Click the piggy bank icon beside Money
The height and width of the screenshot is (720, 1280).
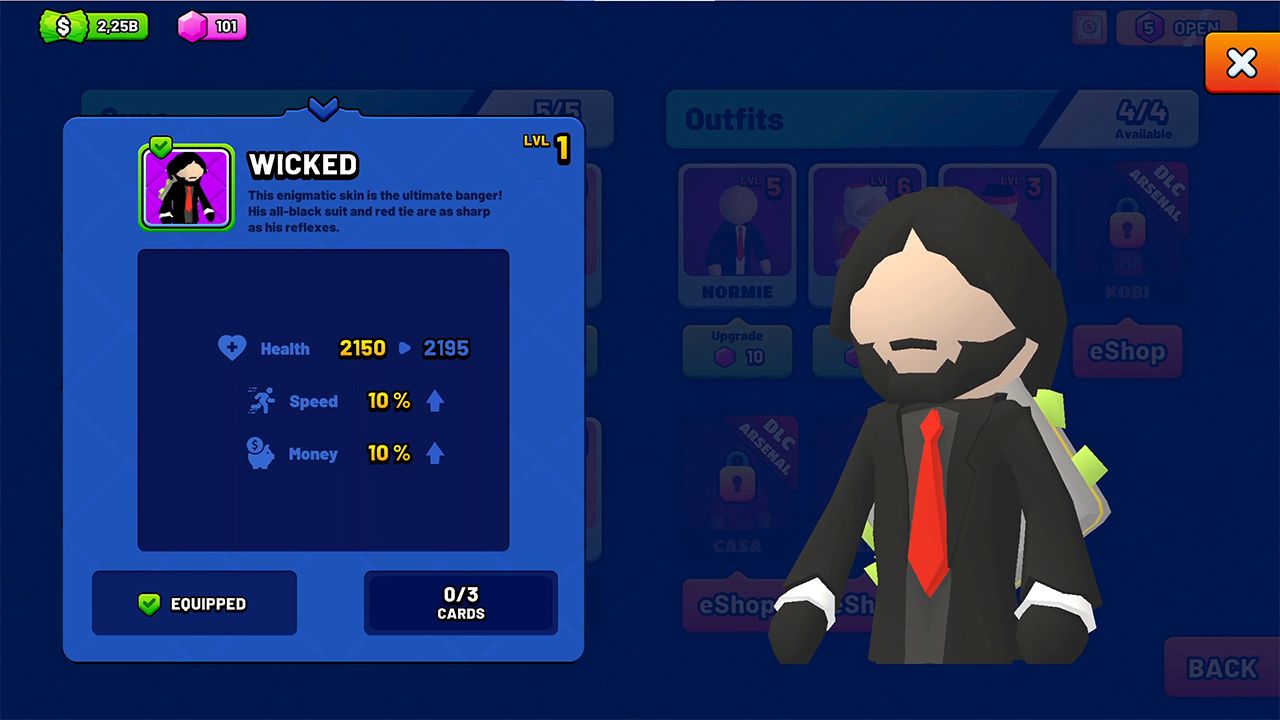(263, 453)
